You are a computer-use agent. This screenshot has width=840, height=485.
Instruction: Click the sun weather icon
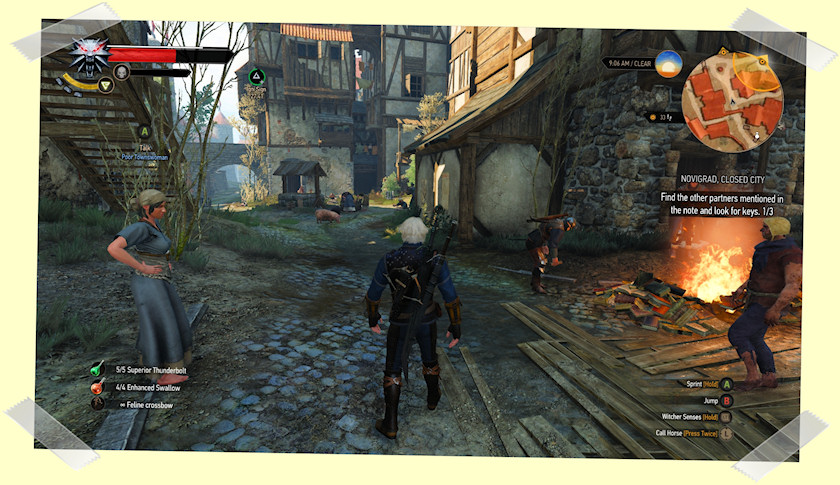(668, 64)
